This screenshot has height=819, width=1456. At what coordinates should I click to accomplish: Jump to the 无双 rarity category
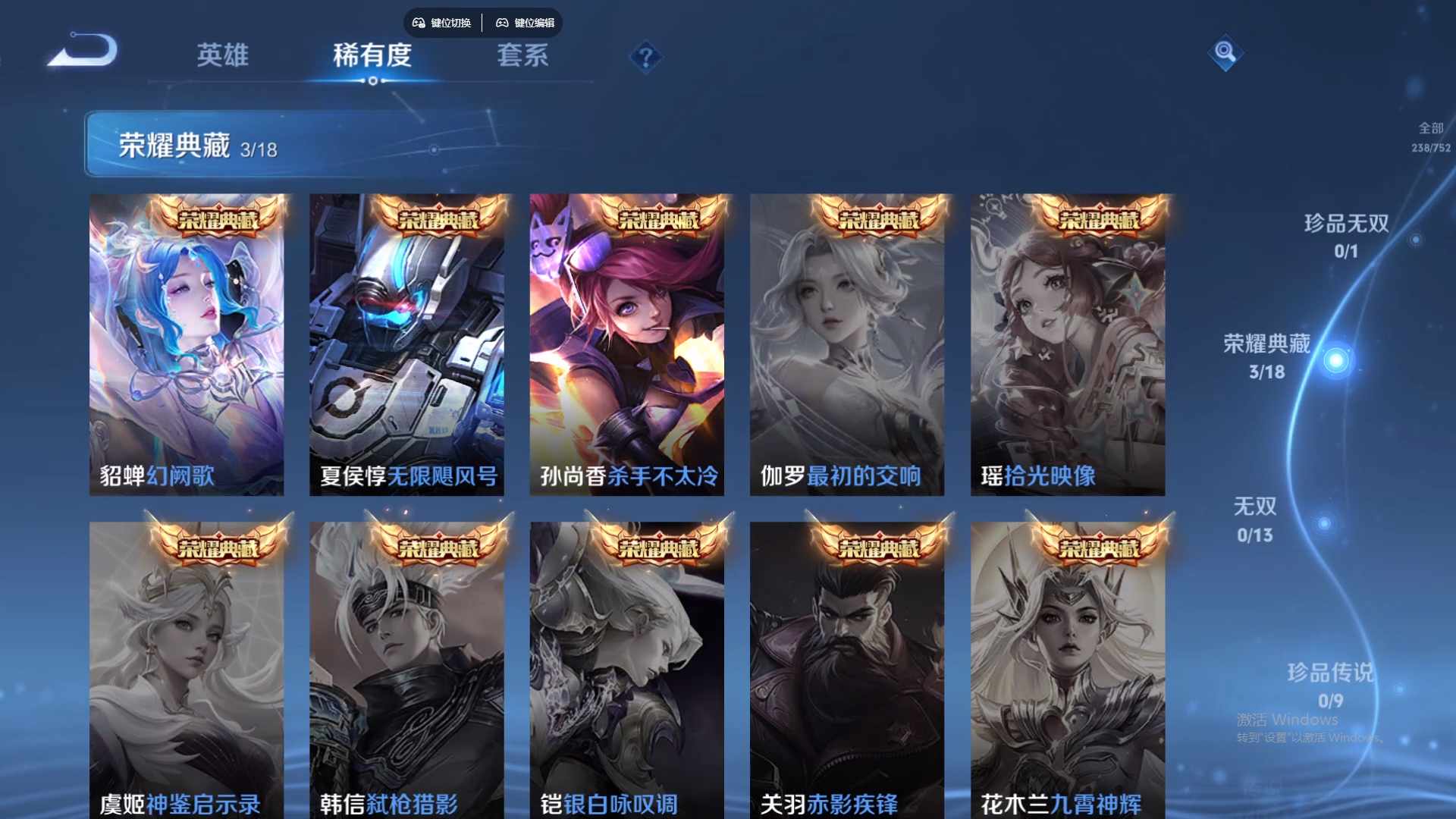click(1255, 519)
